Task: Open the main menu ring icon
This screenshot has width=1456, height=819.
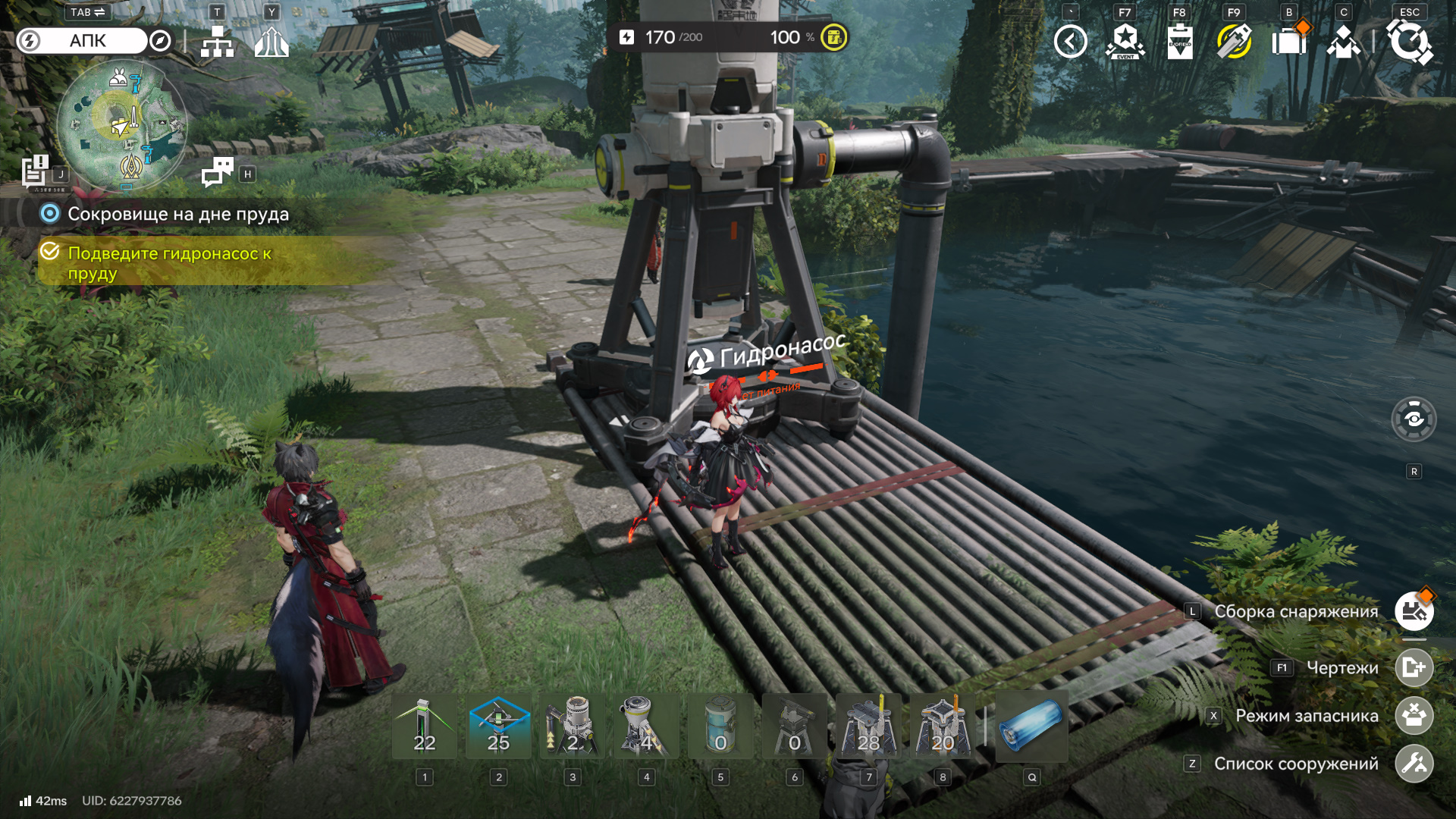Action: point(1409,42)
